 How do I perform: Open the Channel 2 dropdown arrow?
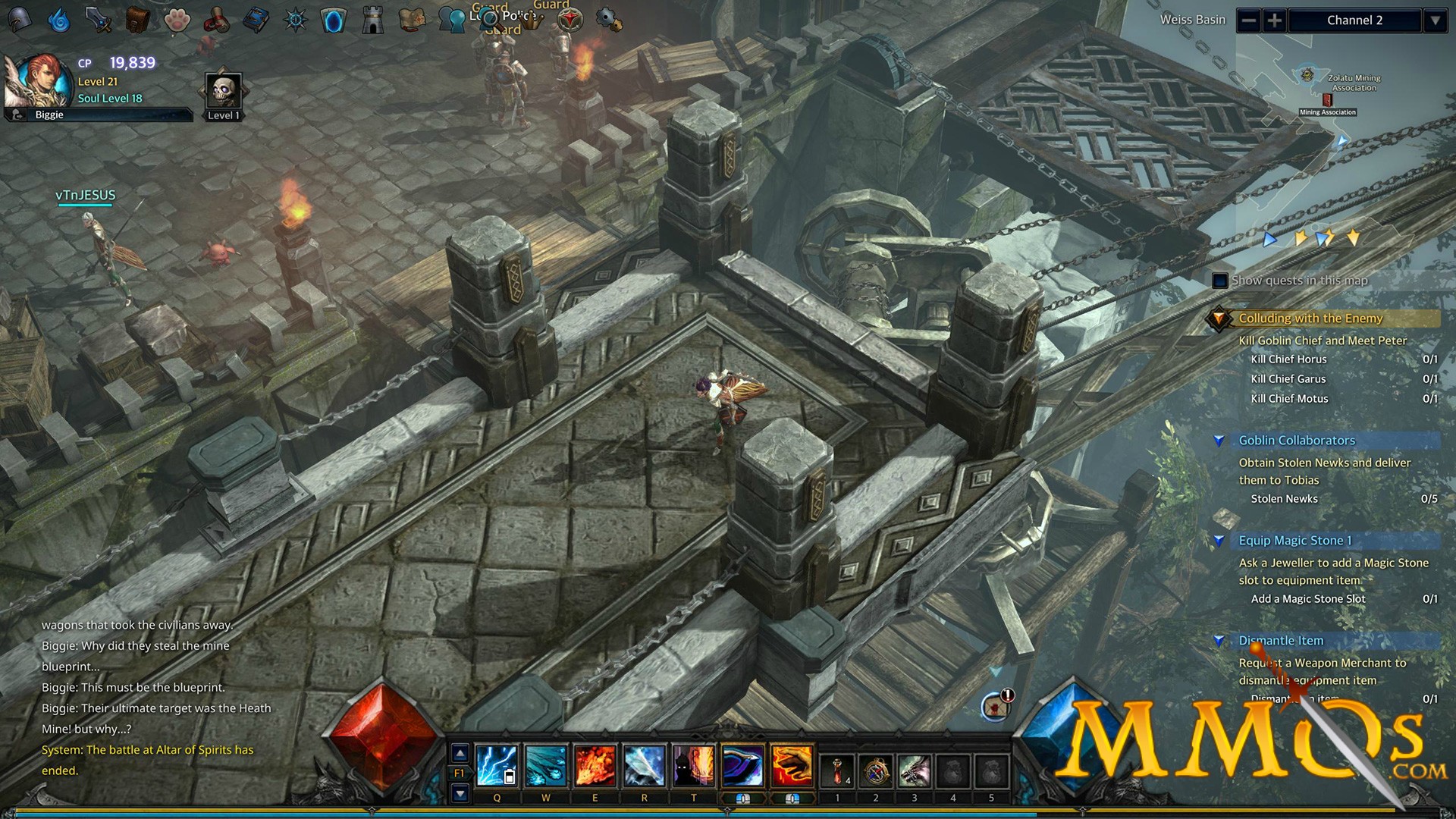coord(1436,20)
